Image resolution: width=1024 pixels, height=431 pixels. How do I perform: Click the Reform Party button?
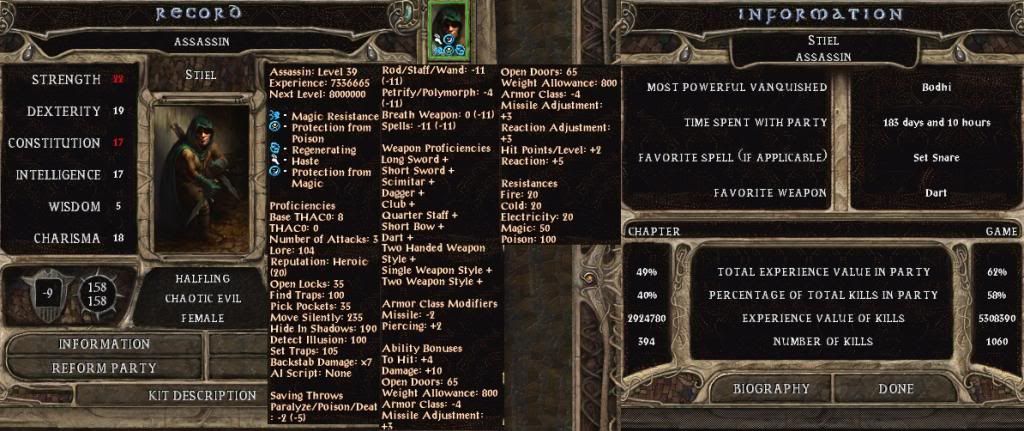tap(104, 368)
